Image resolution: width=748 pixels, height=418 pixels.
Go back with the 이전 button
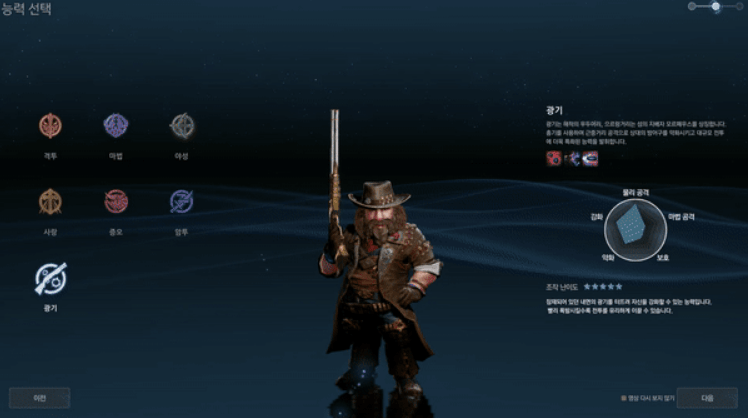point(39,397)
